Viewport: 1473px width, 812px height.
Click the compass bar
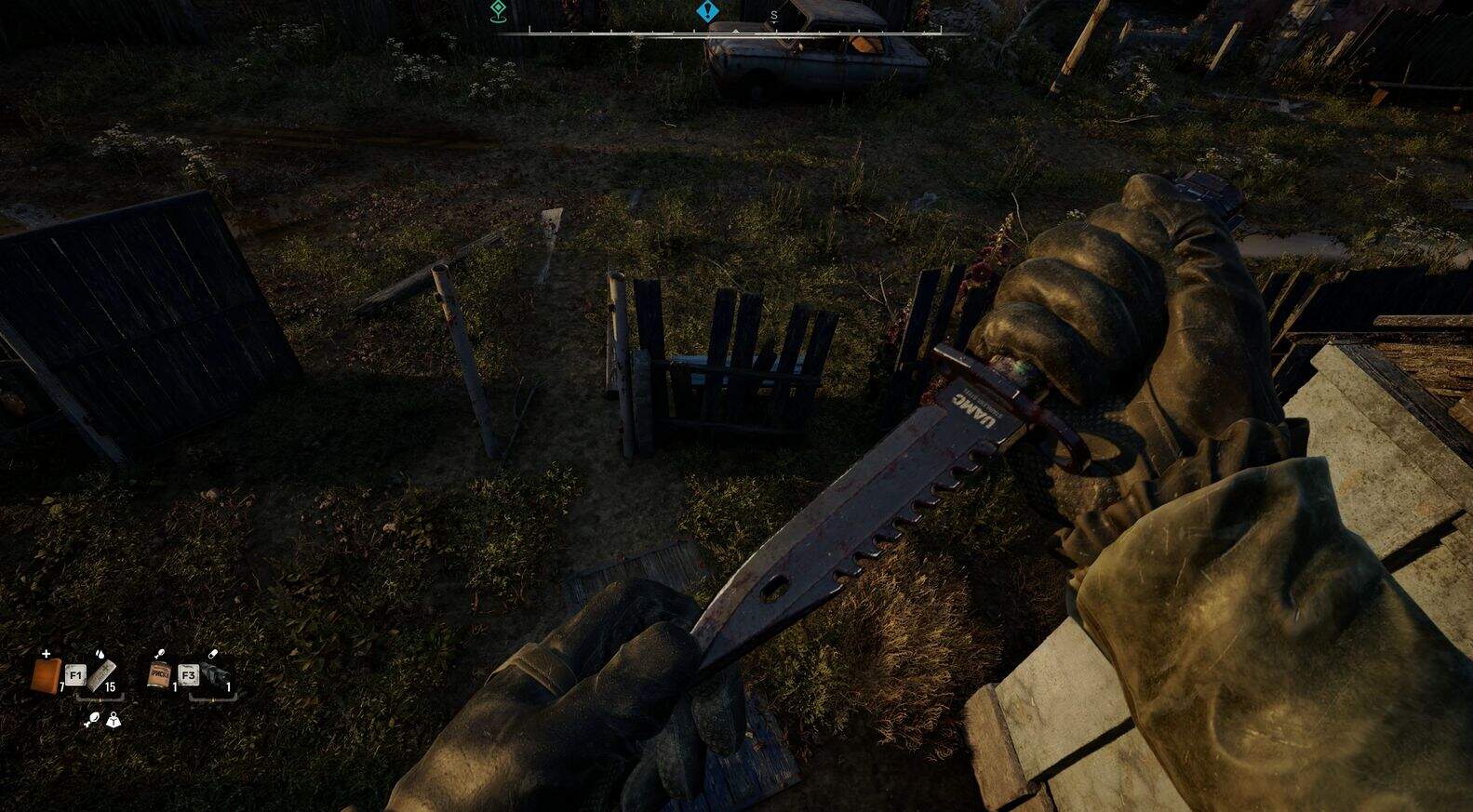[x=734, y=32]
